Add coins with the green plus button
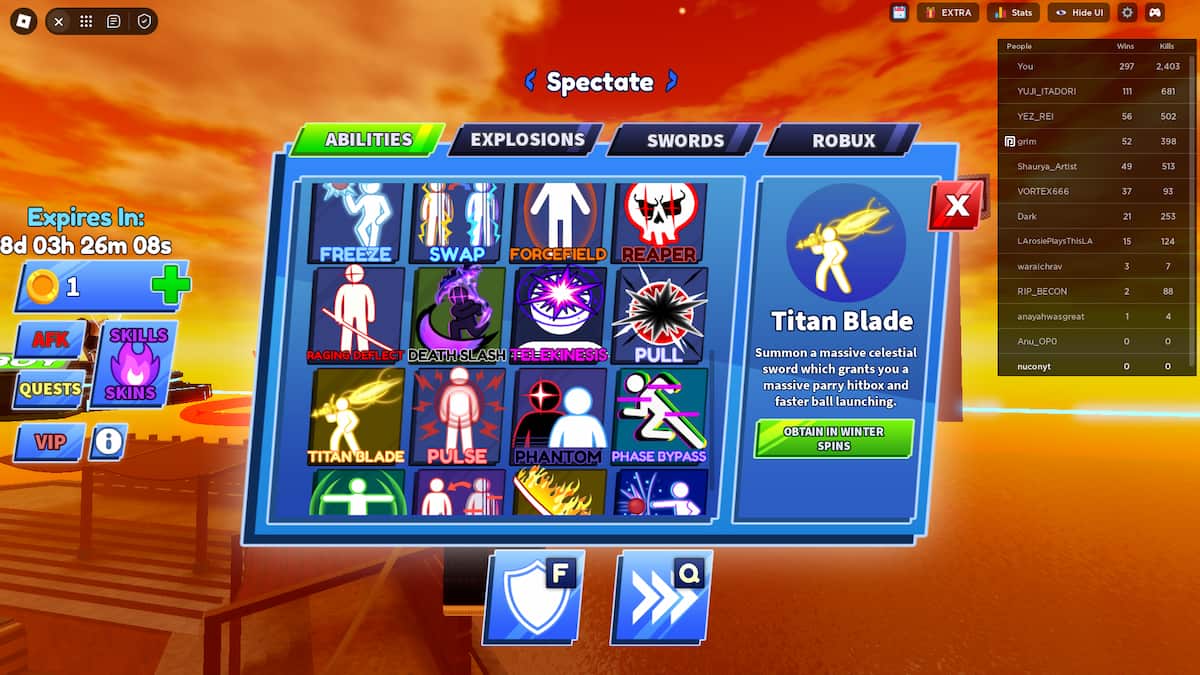The width and height of the screenshot is (1200, 675). coord(169,288)
